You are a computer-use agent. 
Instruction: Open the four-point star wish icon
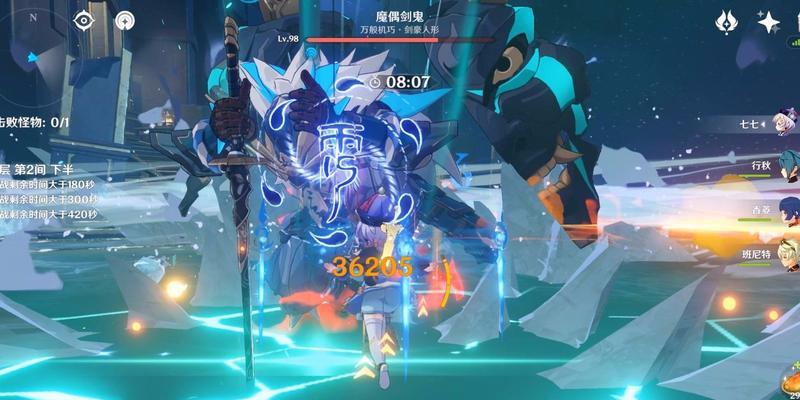pyautogui.click(x=768, y=22)
